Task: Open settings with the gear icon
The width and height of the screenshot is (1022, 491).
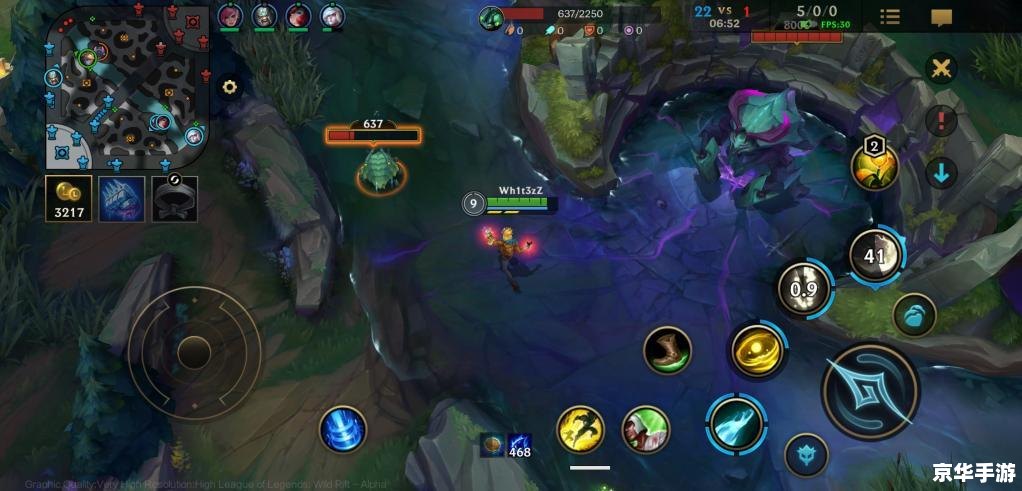Action: coord(230,87)
